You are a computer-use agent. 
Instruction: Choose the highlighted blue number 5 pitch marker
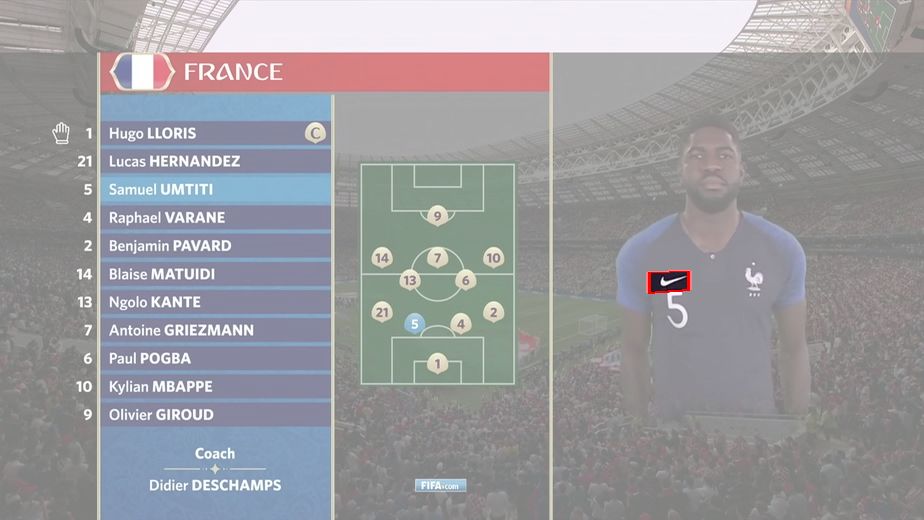tap(415, 323)
